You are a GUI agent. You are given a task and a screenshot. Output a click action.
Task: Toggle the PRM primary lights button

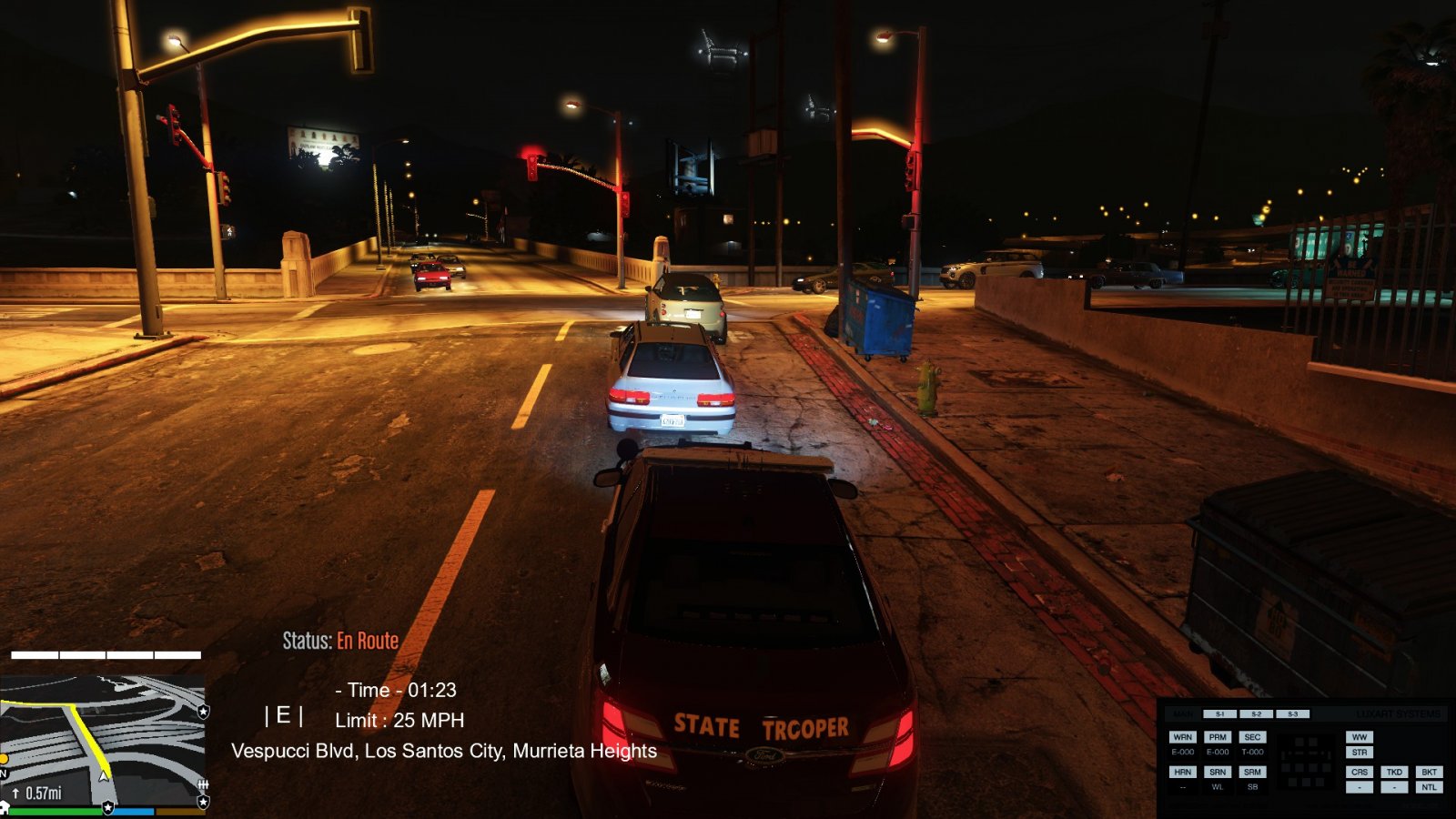click(1218, 737)
